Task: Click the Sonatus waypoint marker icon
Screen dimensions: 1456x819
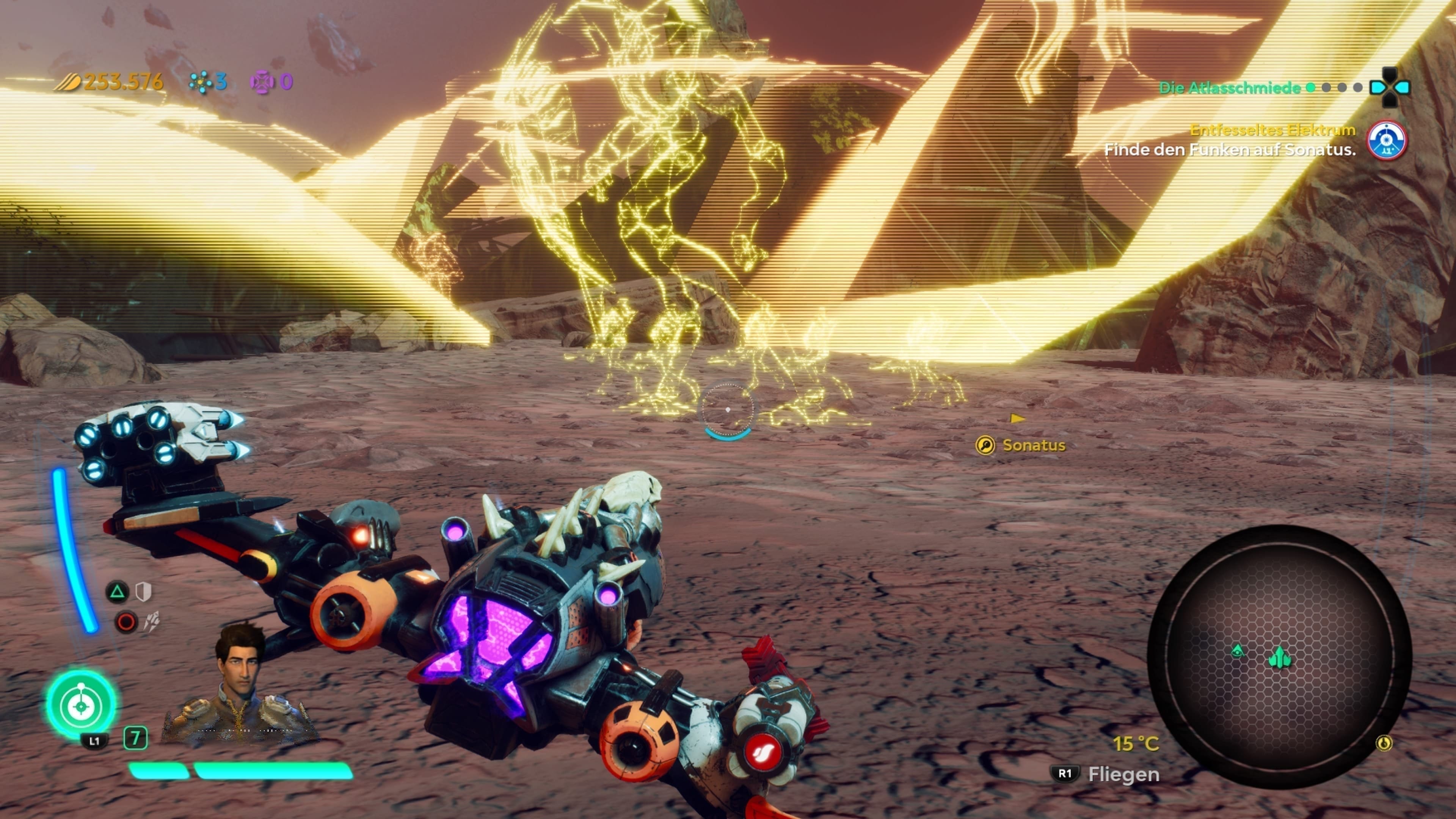Action: pos(985,446)
